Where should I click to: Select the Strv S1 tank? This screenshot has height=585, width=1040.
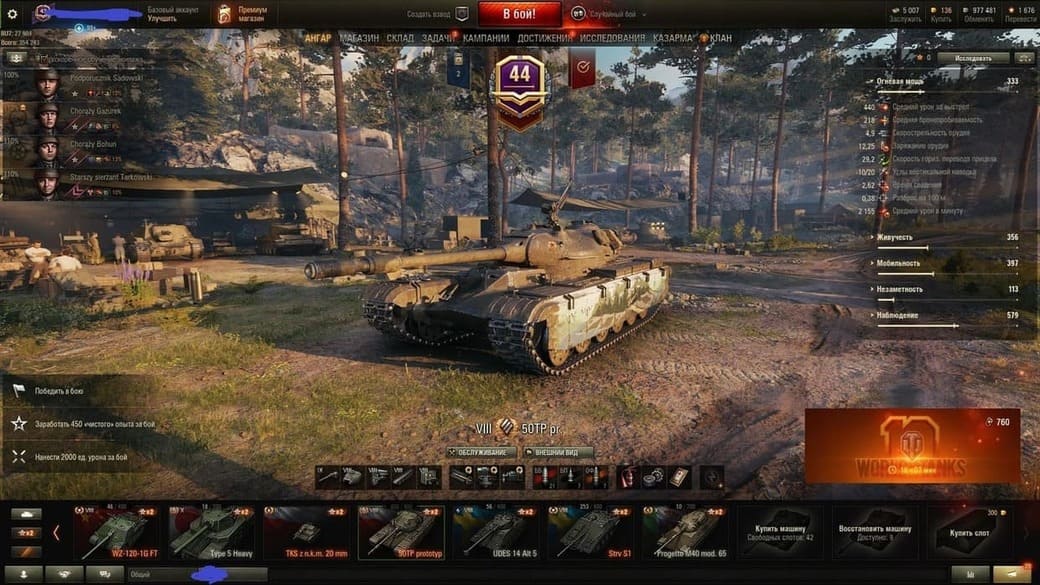click(590, 532)
